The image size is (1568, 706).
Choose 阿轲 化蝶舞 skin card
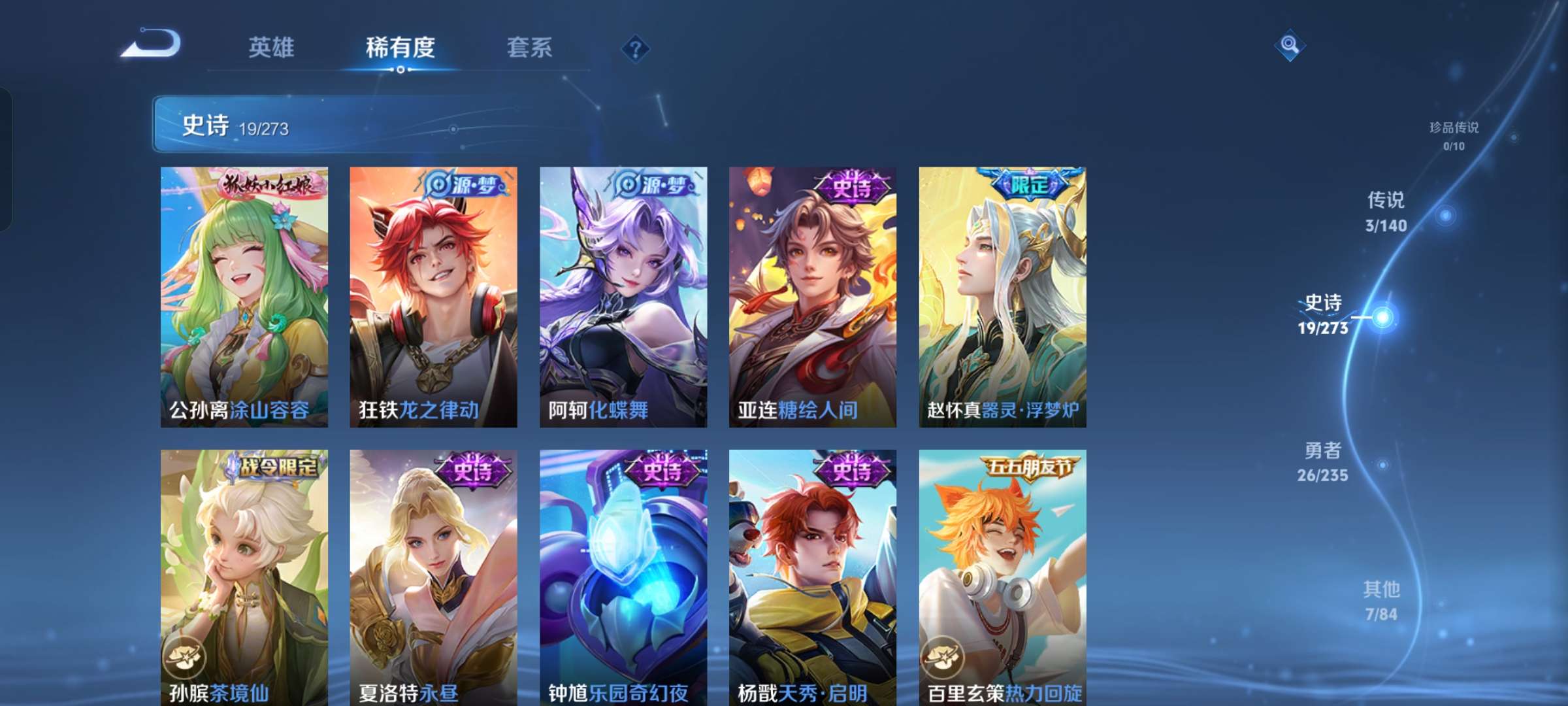click(623, 297)
